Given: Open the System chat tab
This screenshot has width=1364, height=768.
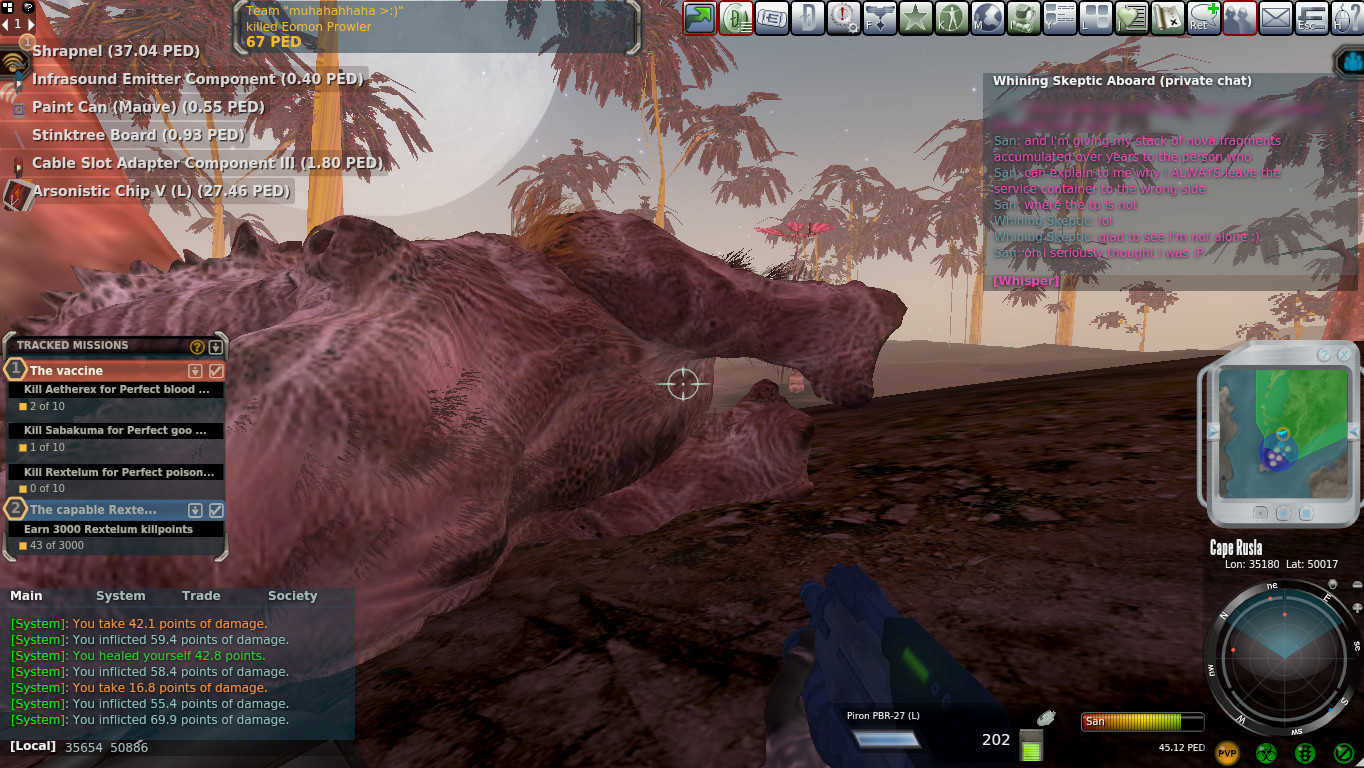Looking at the screenshot, I should pos(121,596).
